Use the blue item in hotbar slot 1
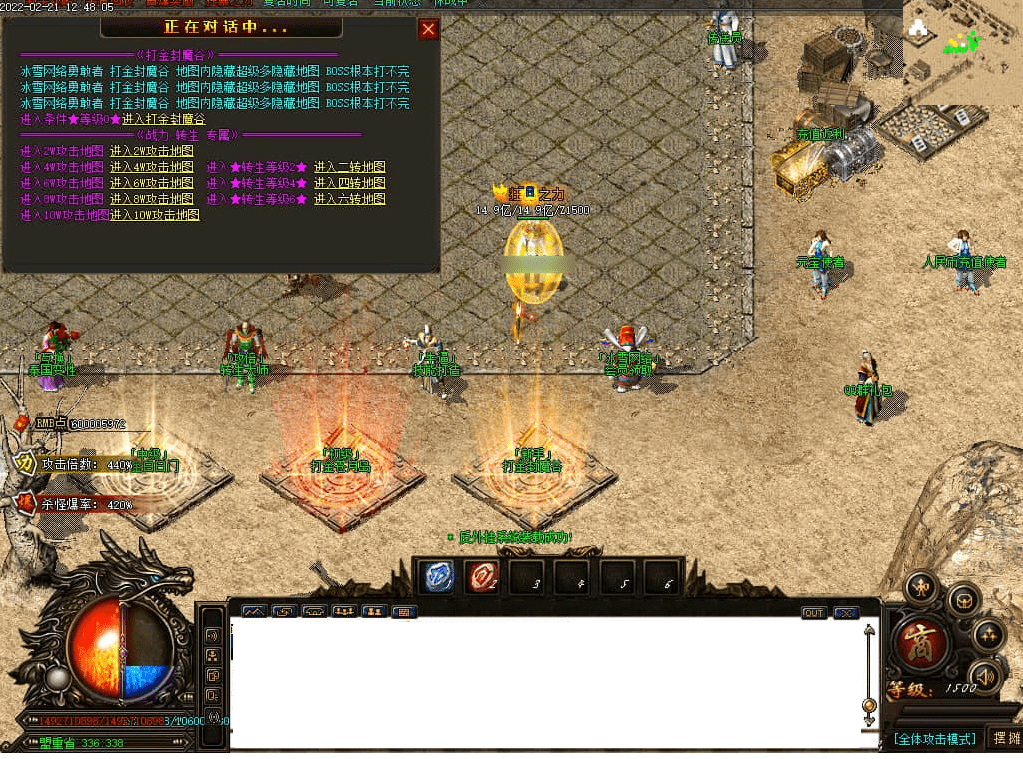The height and width of the screenshot is (759, 1023). [440, 577]
